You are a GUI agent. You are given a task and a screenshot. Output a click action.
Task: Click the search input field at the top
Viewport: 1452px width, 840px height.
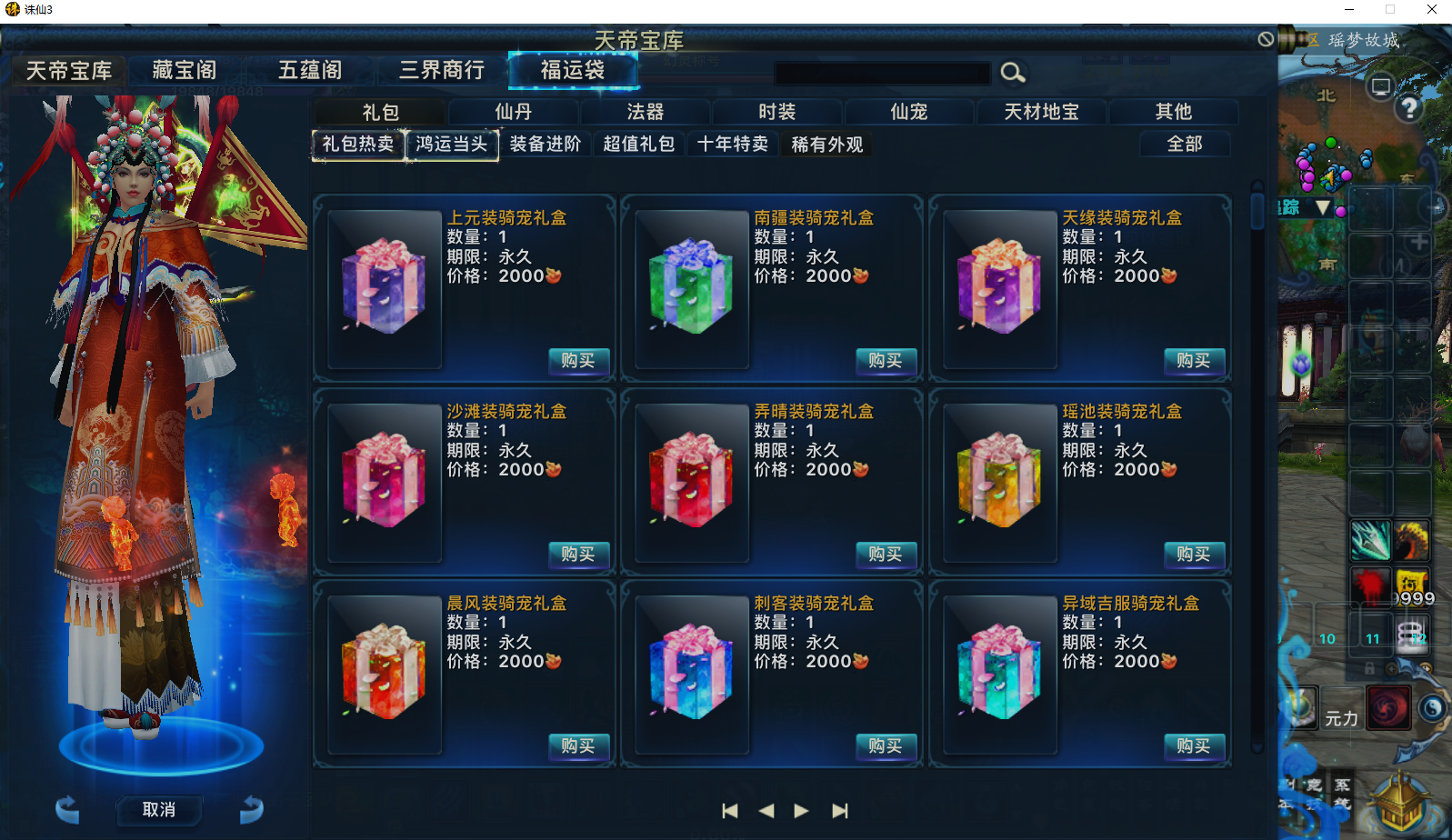click(x=882, y=74)
